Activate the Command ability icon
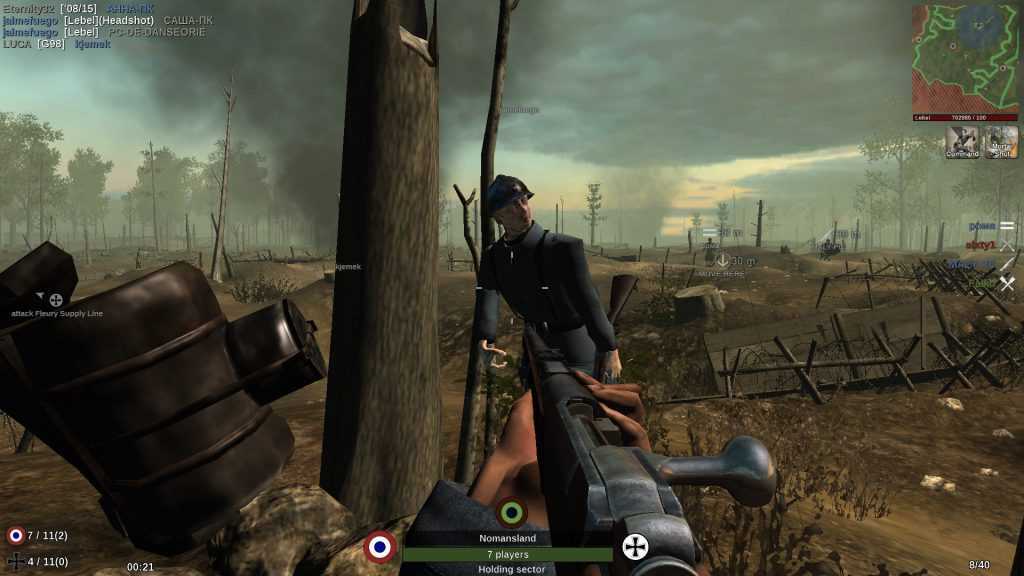This screenshot has height=576, width=1024. pyautogui.click(x=961, y=143)
